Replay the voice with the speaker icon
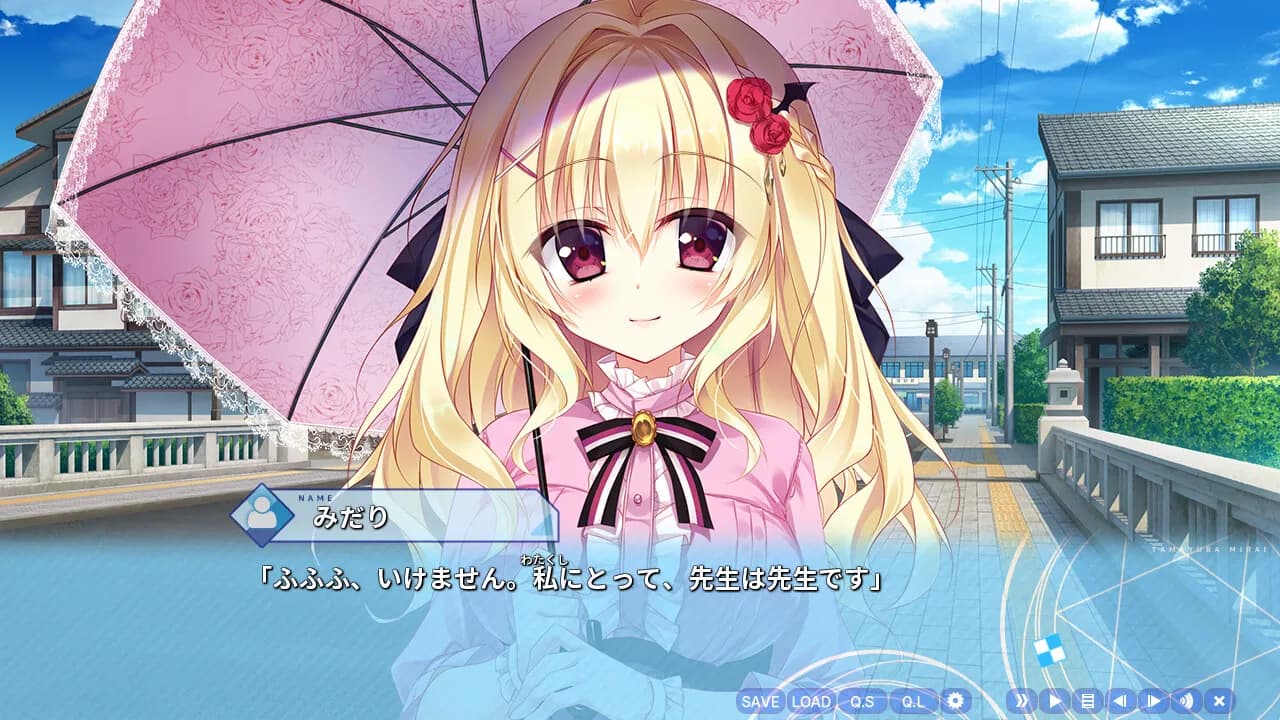Screen dimensions: 1280x720 tap(1186, 701)
